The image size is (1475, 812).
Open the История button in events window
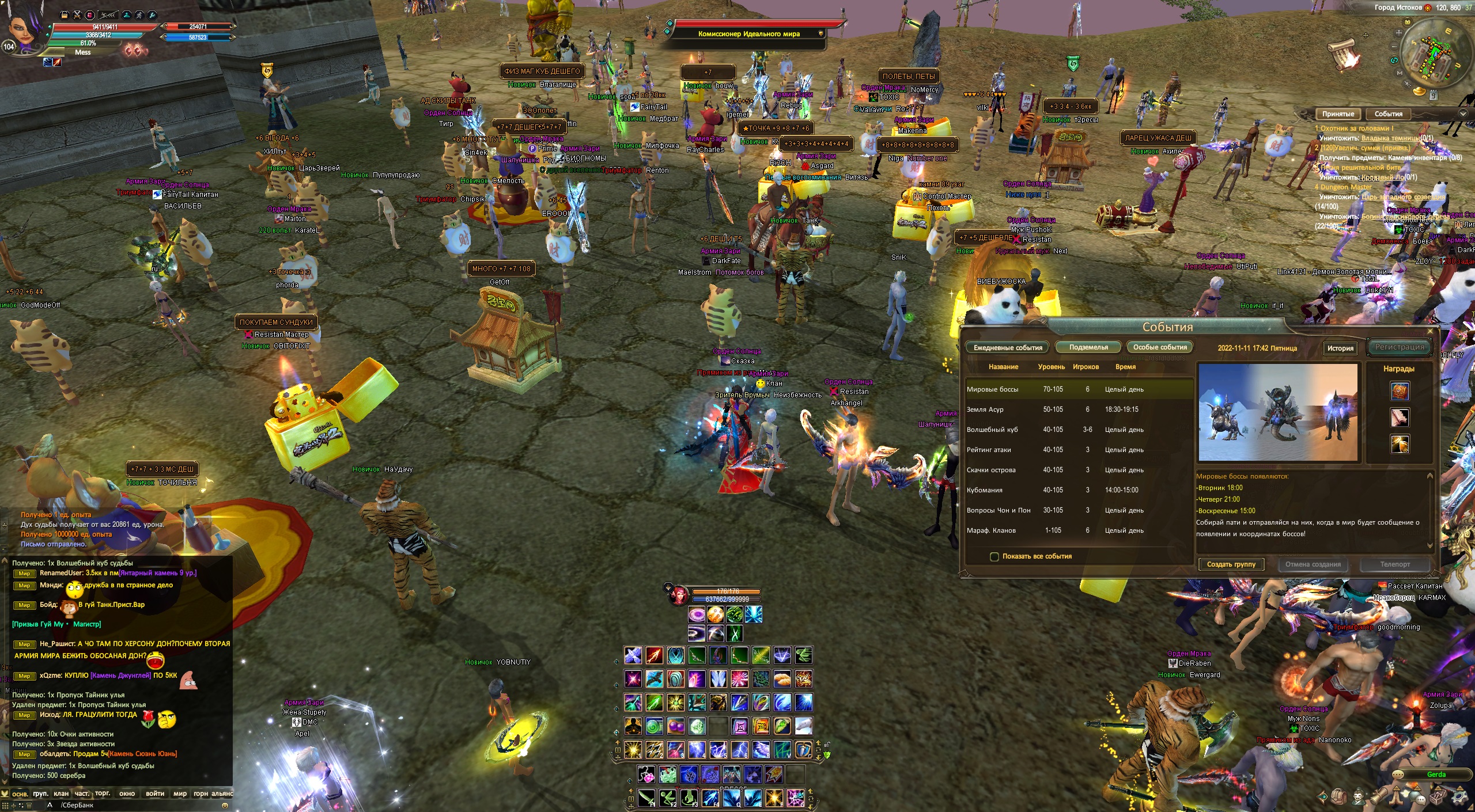[1340, 348]
